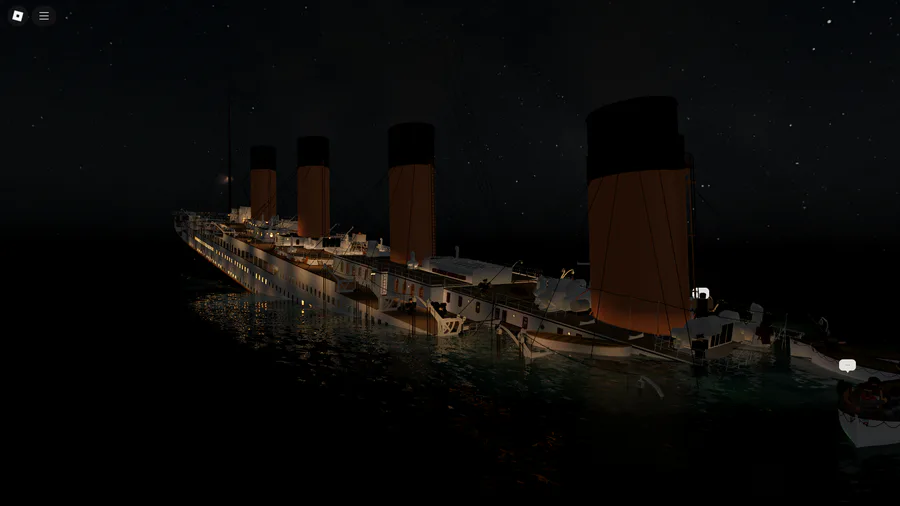Open the three-line hamburger menu

coord(44,16)
